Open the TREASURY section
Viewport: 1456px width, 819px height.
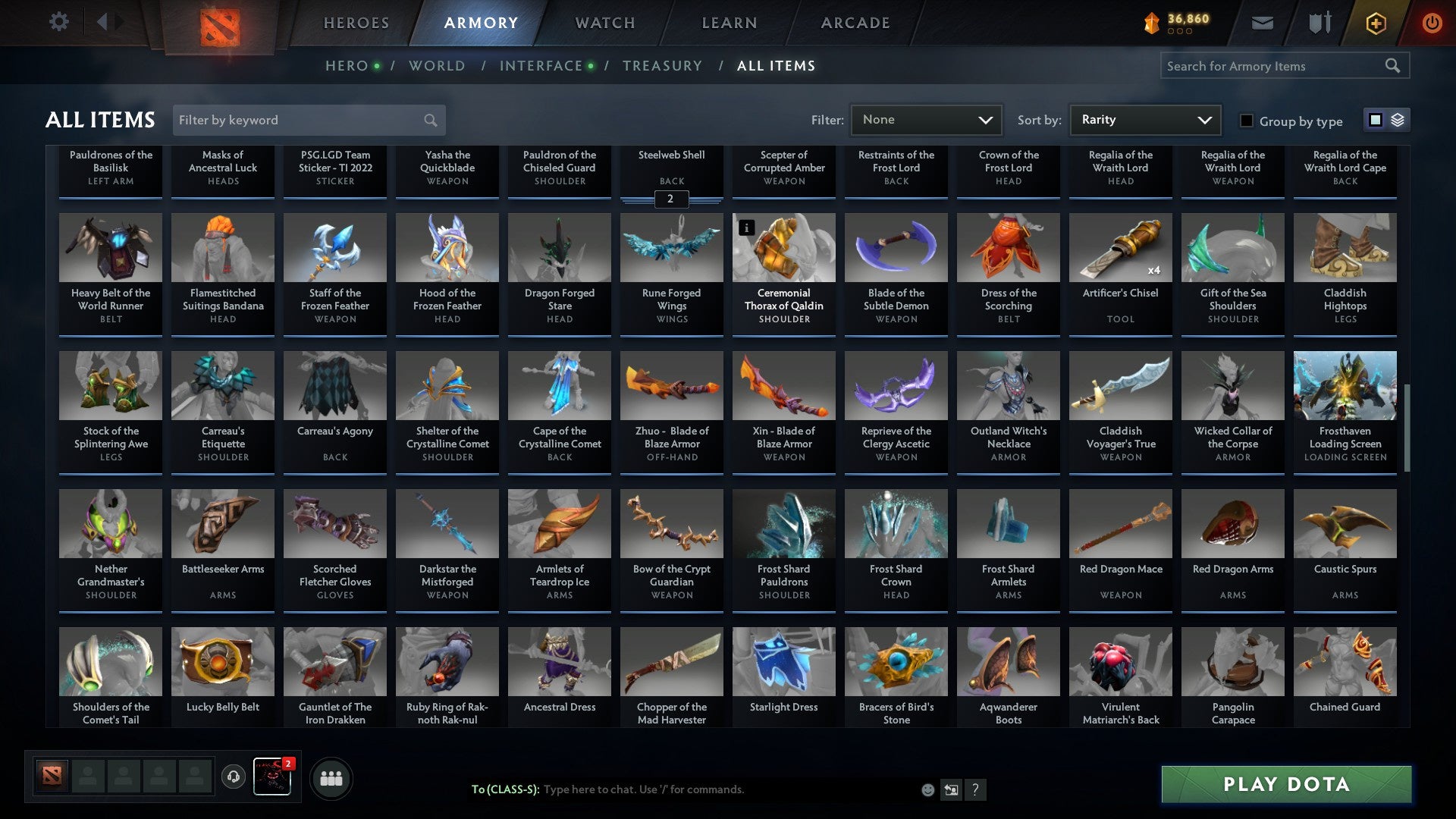click(x=662, y=65)
